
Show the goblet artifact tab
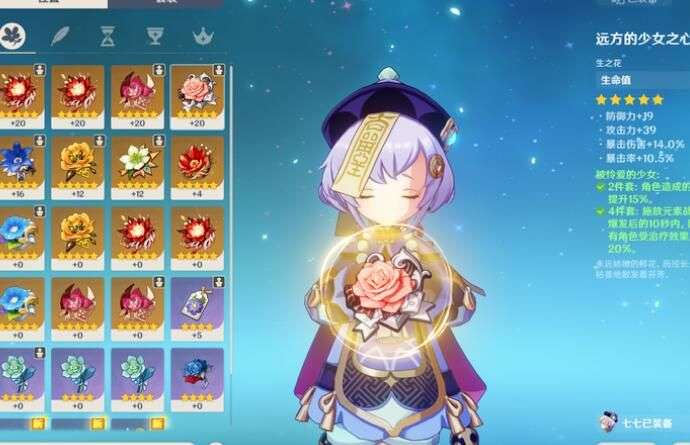pyautogui.click(x=156, y=38)
